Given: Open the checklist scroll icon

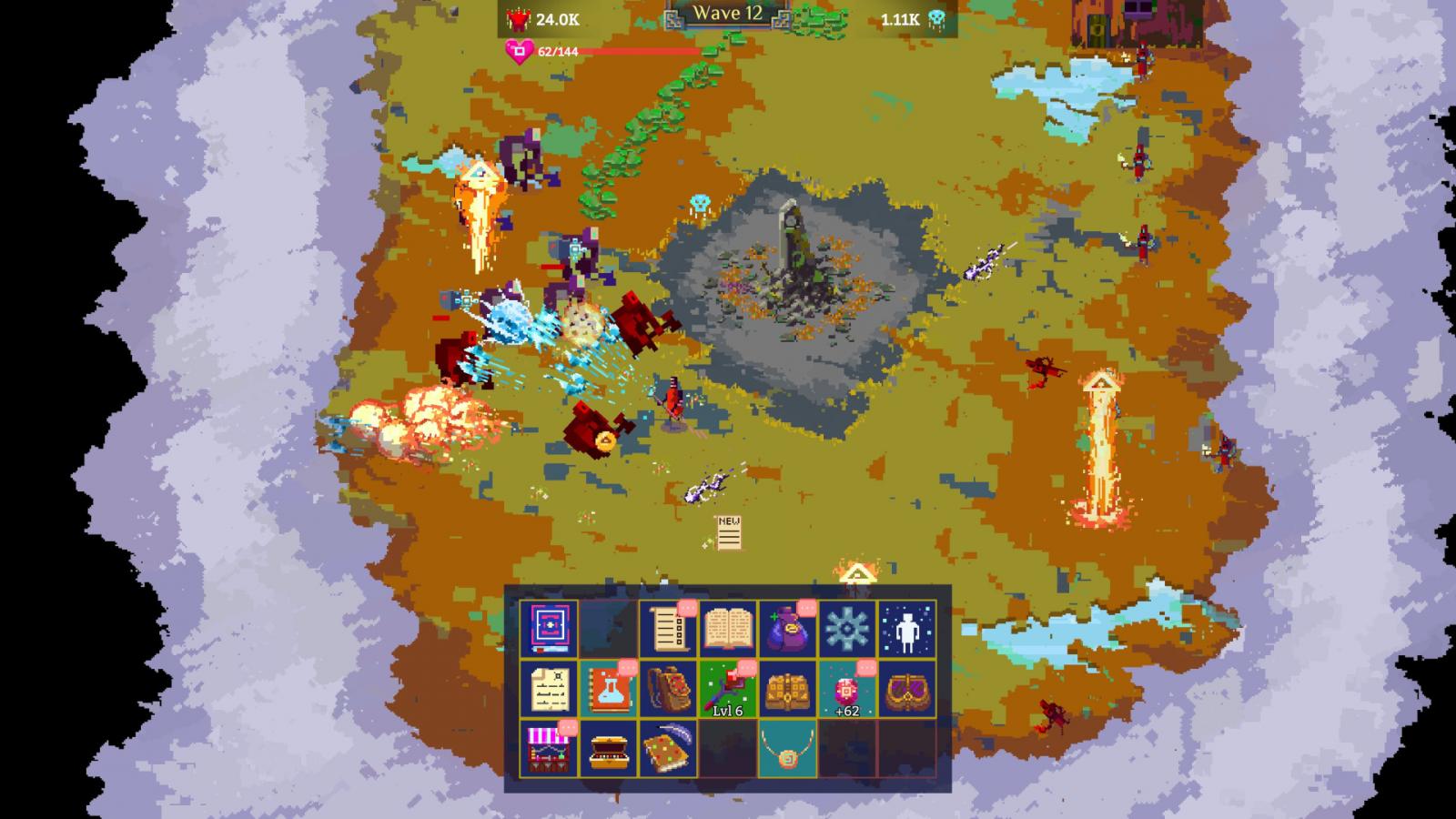Looking at the screenshot, I should (x=668, y=628).
